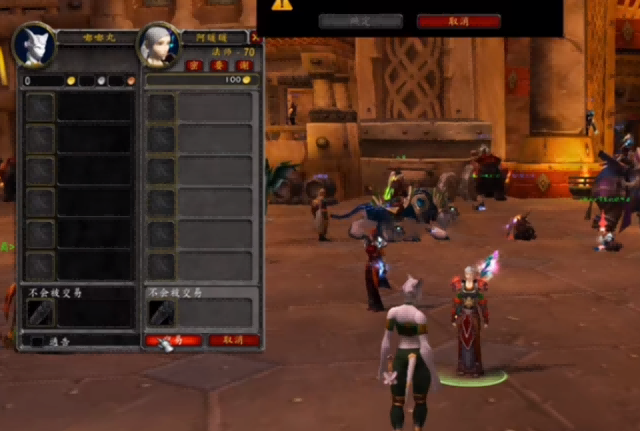Click the trade partner's white-haired portrait
This screenshot has width=640, height=431.
[x=159, y=46]
